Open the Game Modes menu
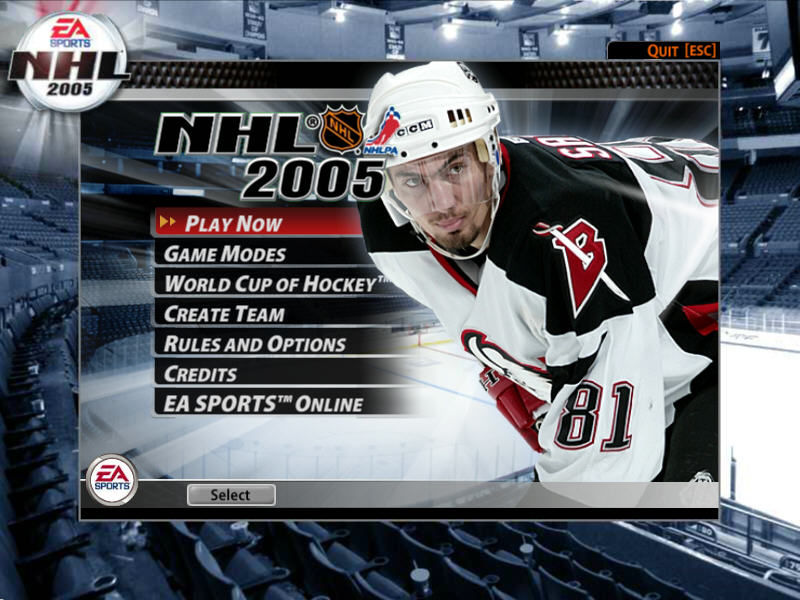800x600 pixels. pos(225,254)
